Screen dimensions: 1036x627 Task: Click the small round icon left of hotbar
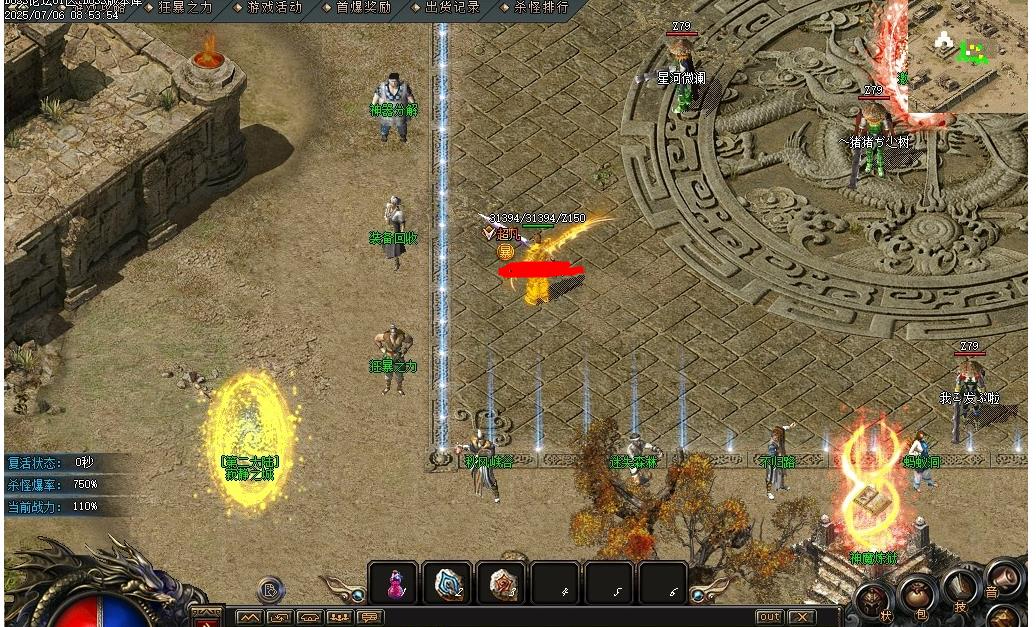[271, 590]
